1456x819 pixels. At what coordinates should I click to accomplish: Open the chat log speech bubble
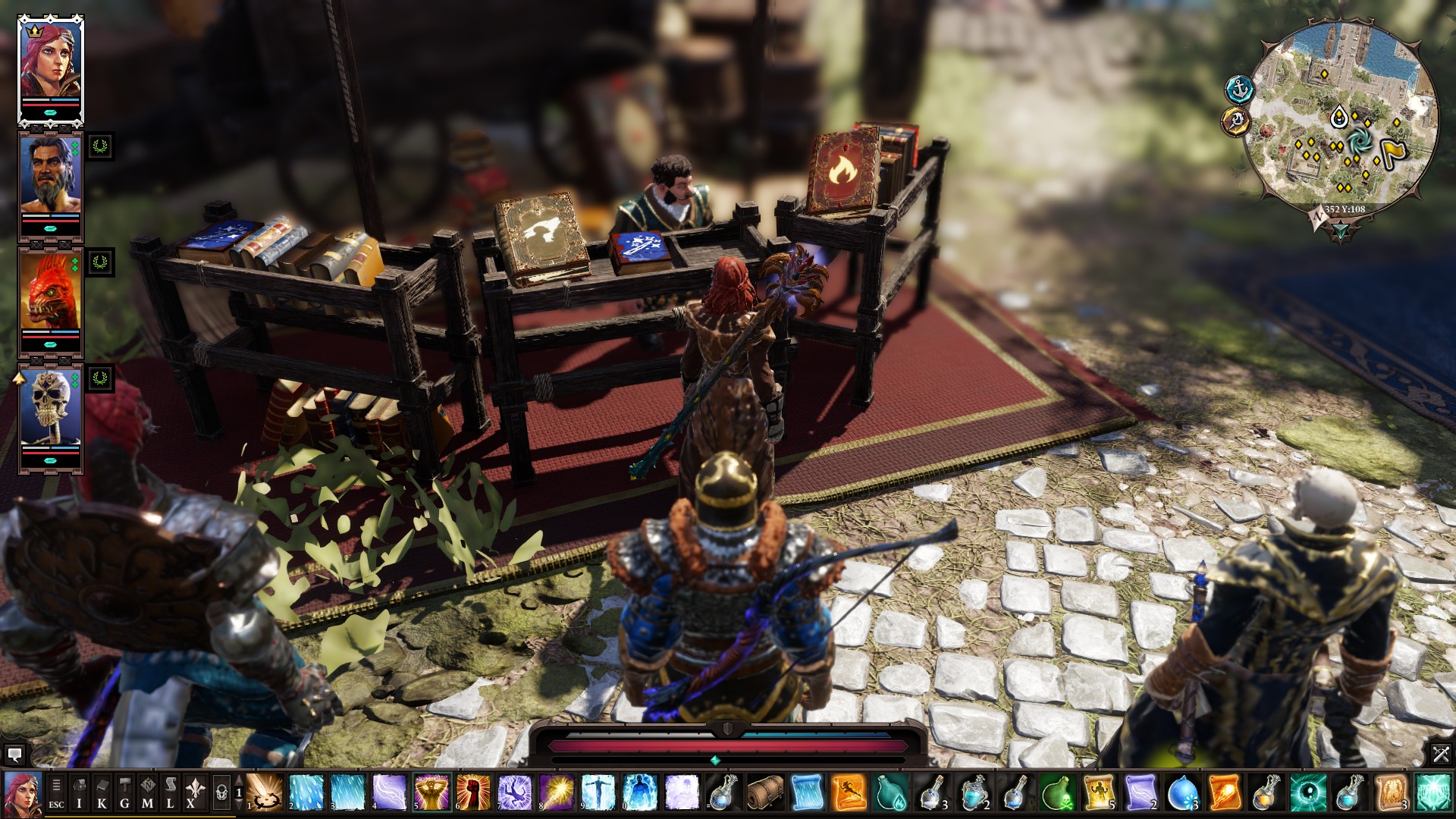click(x=14, y=755)
